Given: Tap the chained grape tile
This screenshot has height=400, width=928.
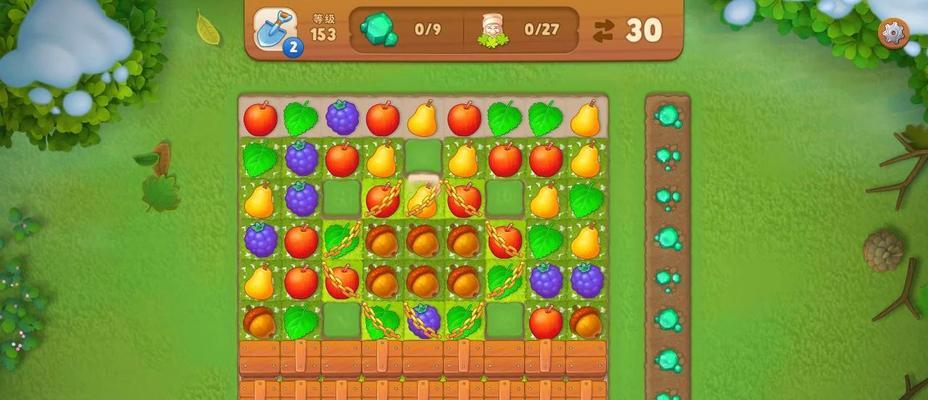Looking at the screenshot, I should click(424, 321).
